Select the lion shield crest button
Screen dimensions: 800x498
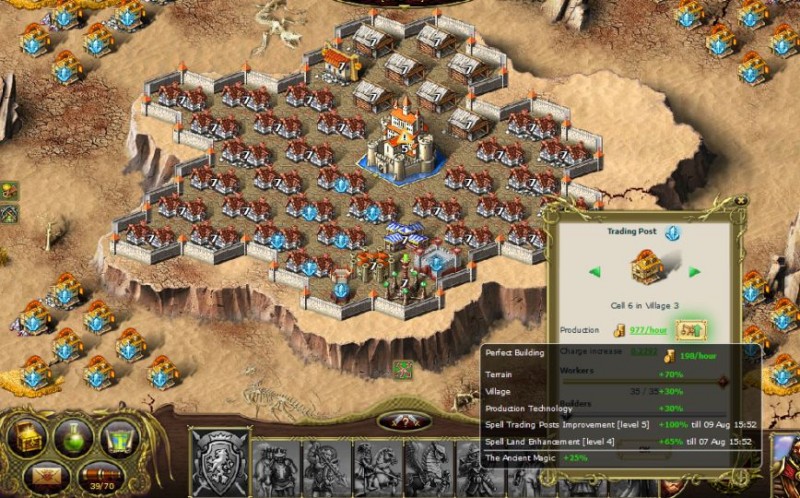tap(218, 462)
